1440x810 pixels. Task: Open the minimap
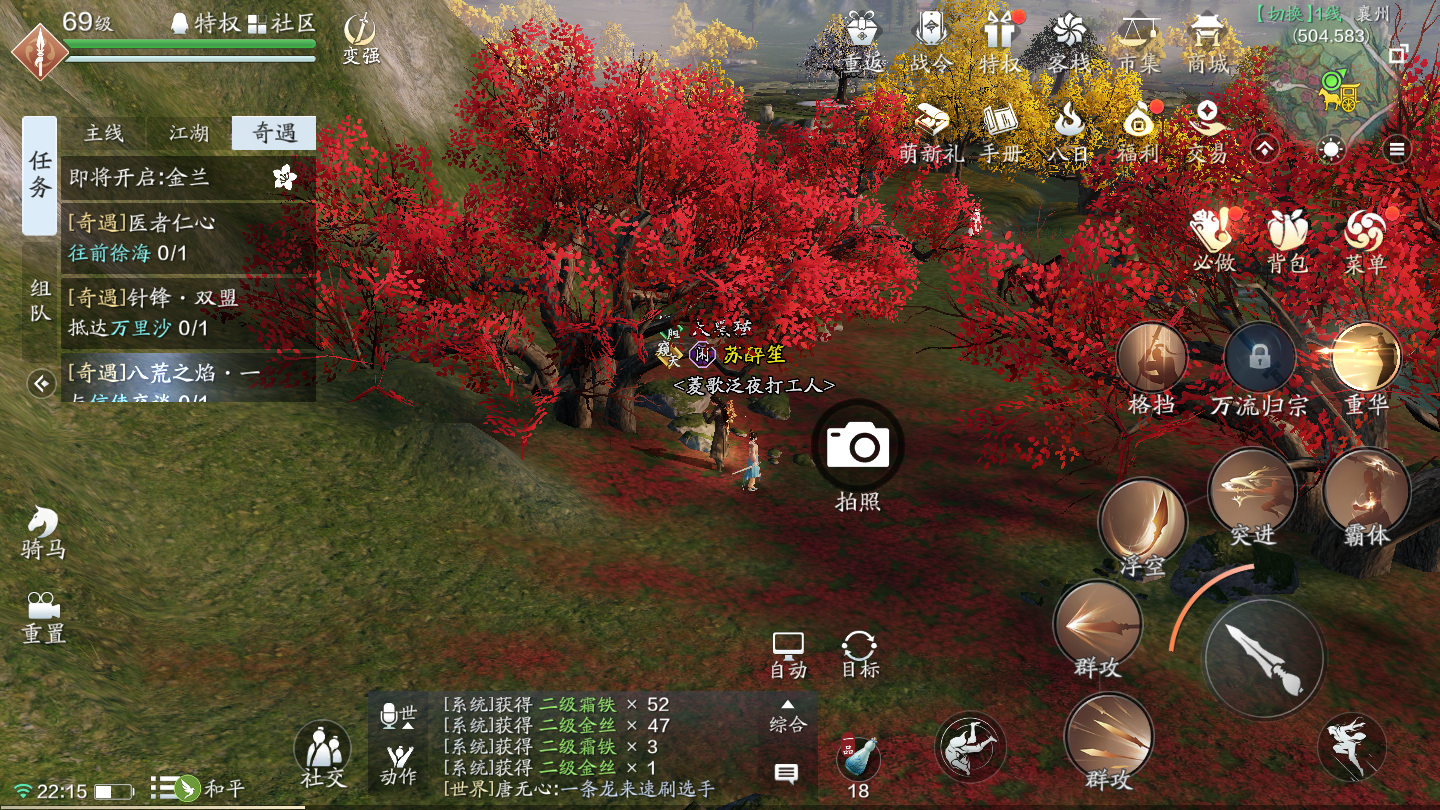pos(1340,92)
